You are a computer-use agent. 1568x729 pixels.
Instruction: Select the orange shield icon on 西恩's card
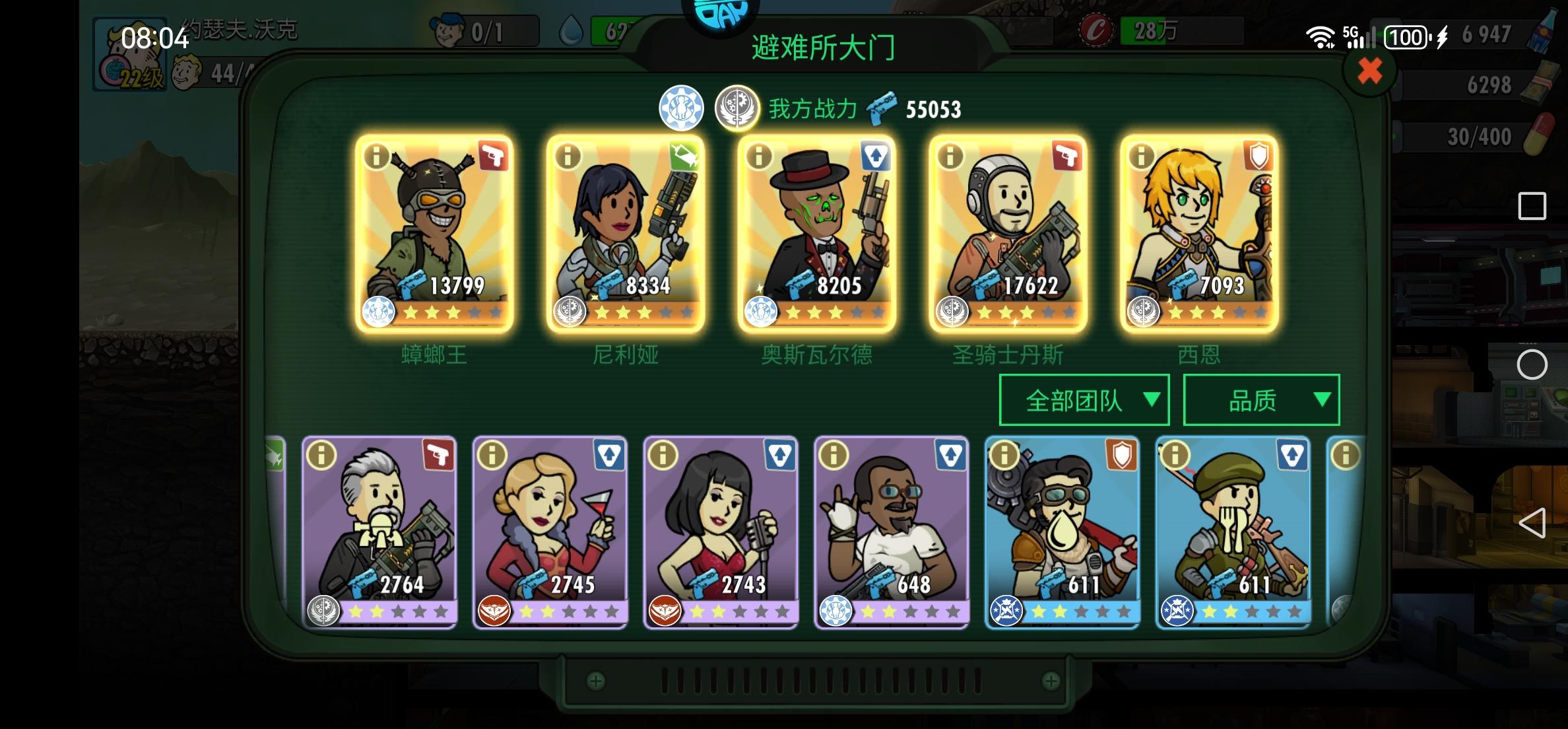pos(1258,156)
